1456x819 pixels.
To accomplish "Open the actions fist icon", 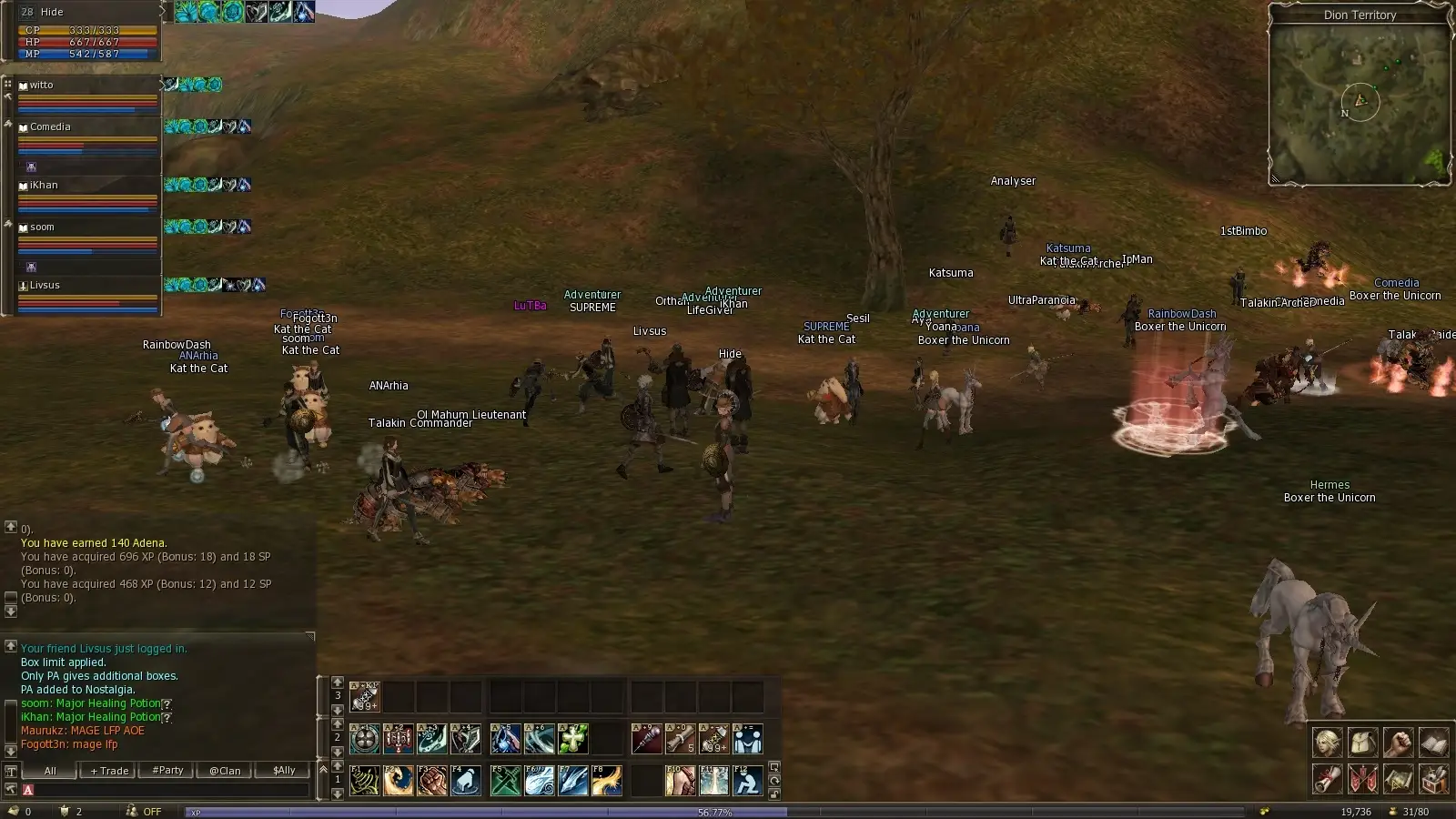I will point(1398,743).
